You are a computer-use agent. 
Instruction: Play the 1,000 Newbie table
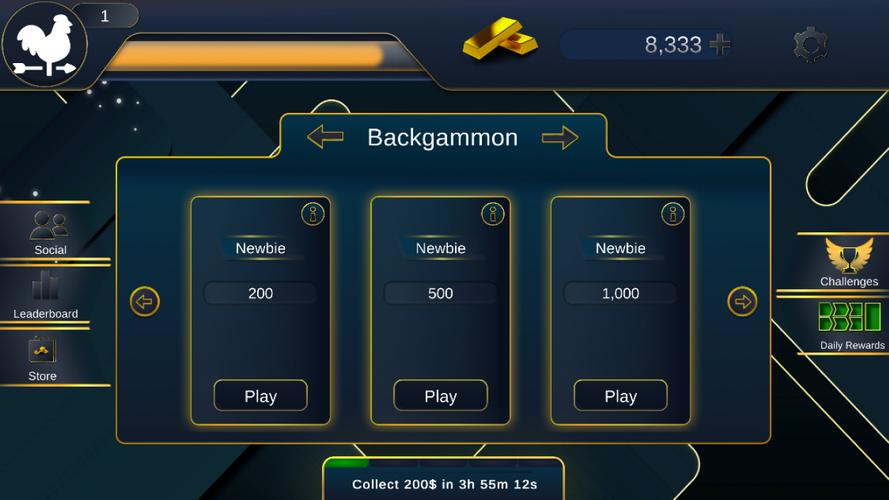click(x=620, y=396)
